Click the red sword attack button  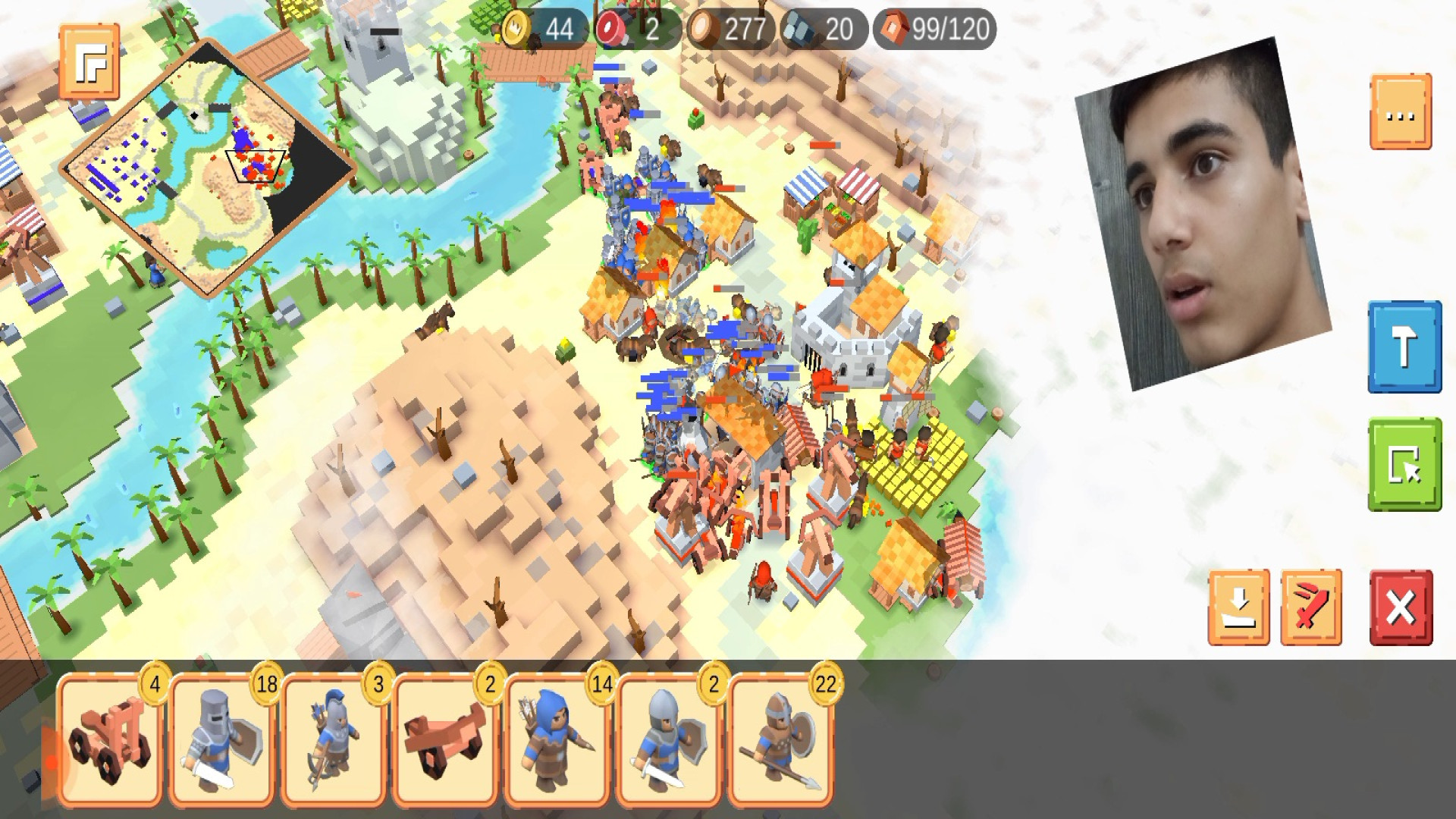pos(1311,607)
